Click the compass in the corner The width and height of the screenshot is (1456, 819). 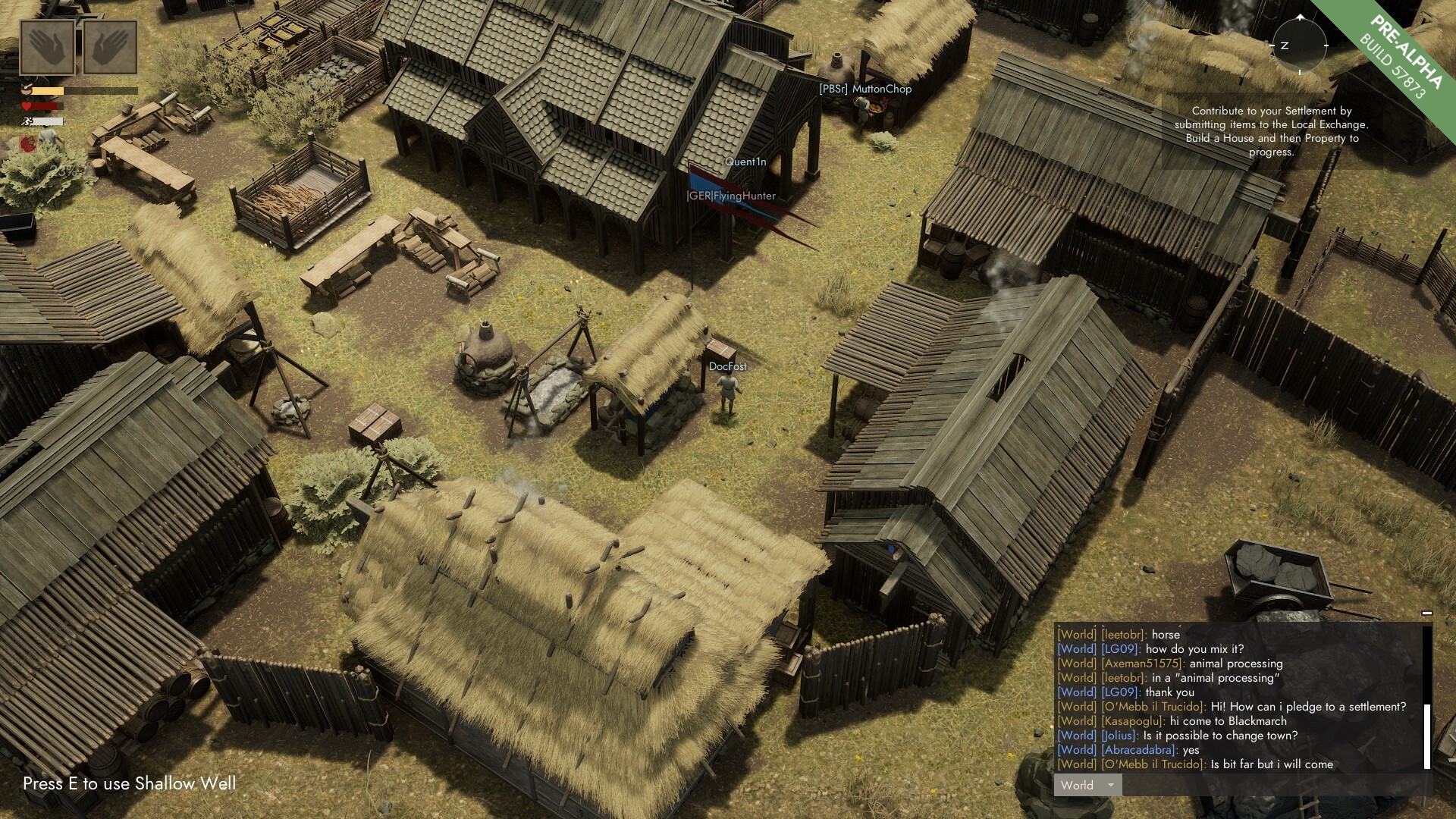point(1300,45)
